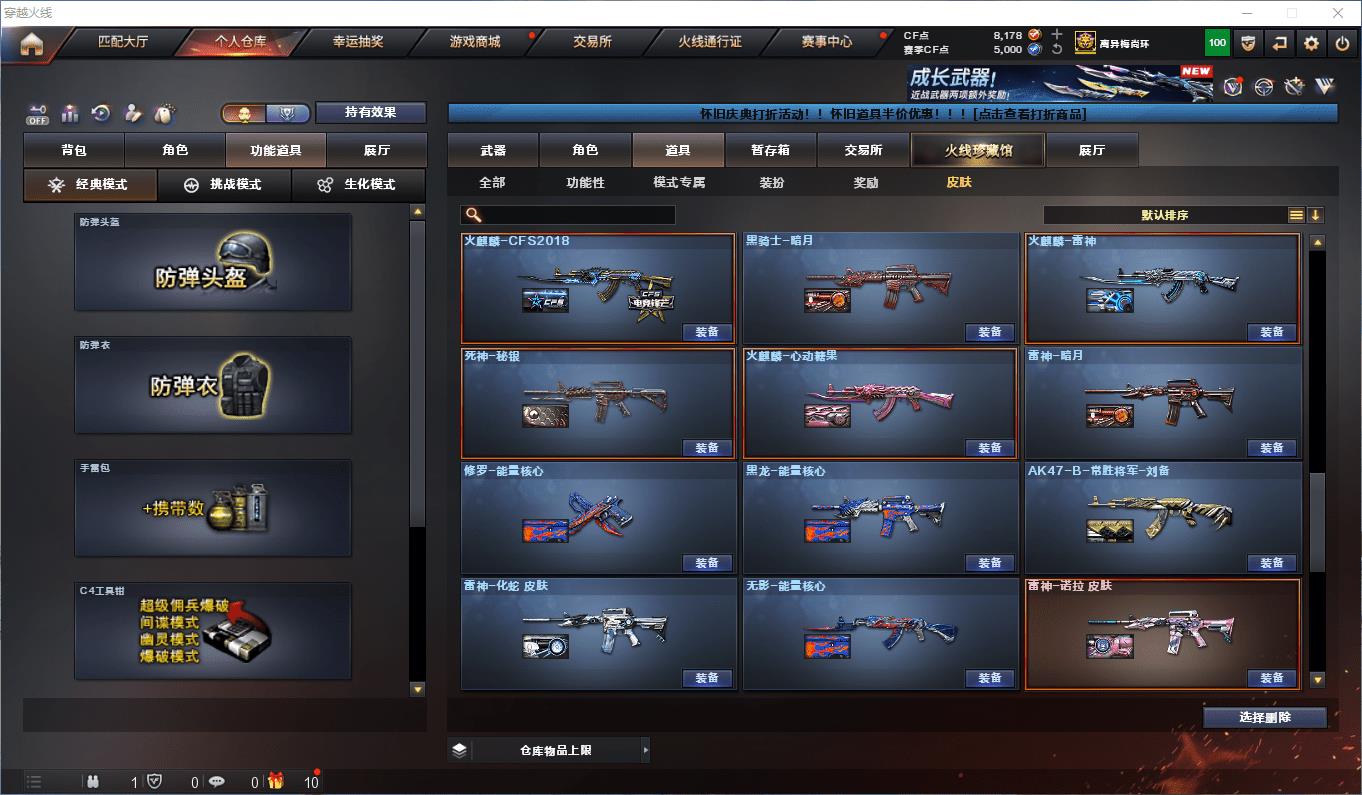Choose the 装扮 sub-category filter

point(772,183)
